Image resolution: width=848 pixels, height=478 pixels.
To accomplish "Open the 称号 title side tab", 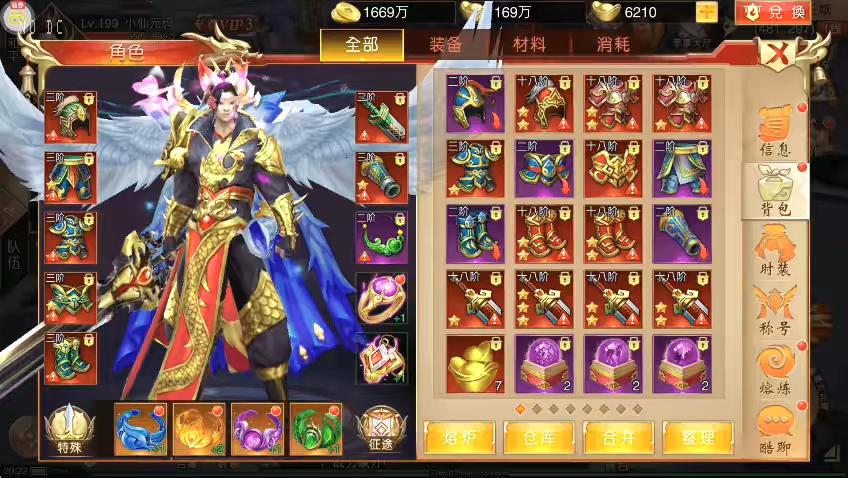I will [776, 309].
